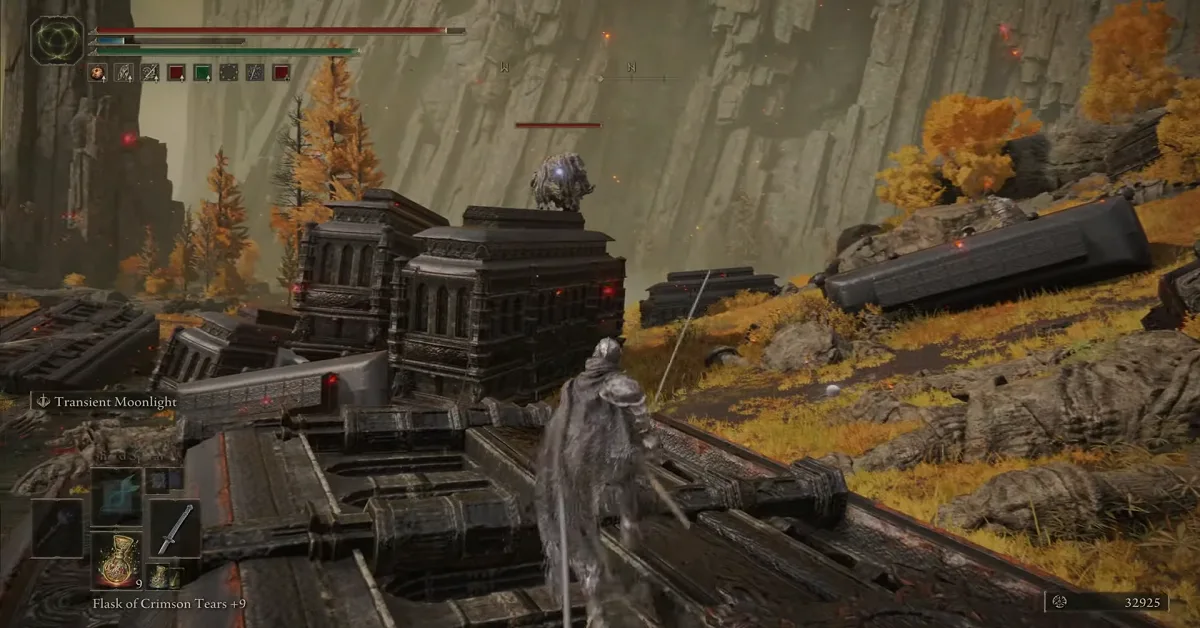The image size is (1200, 628).
Task: Click the green circular emblem beside the health bar
Action: point(57,40)
